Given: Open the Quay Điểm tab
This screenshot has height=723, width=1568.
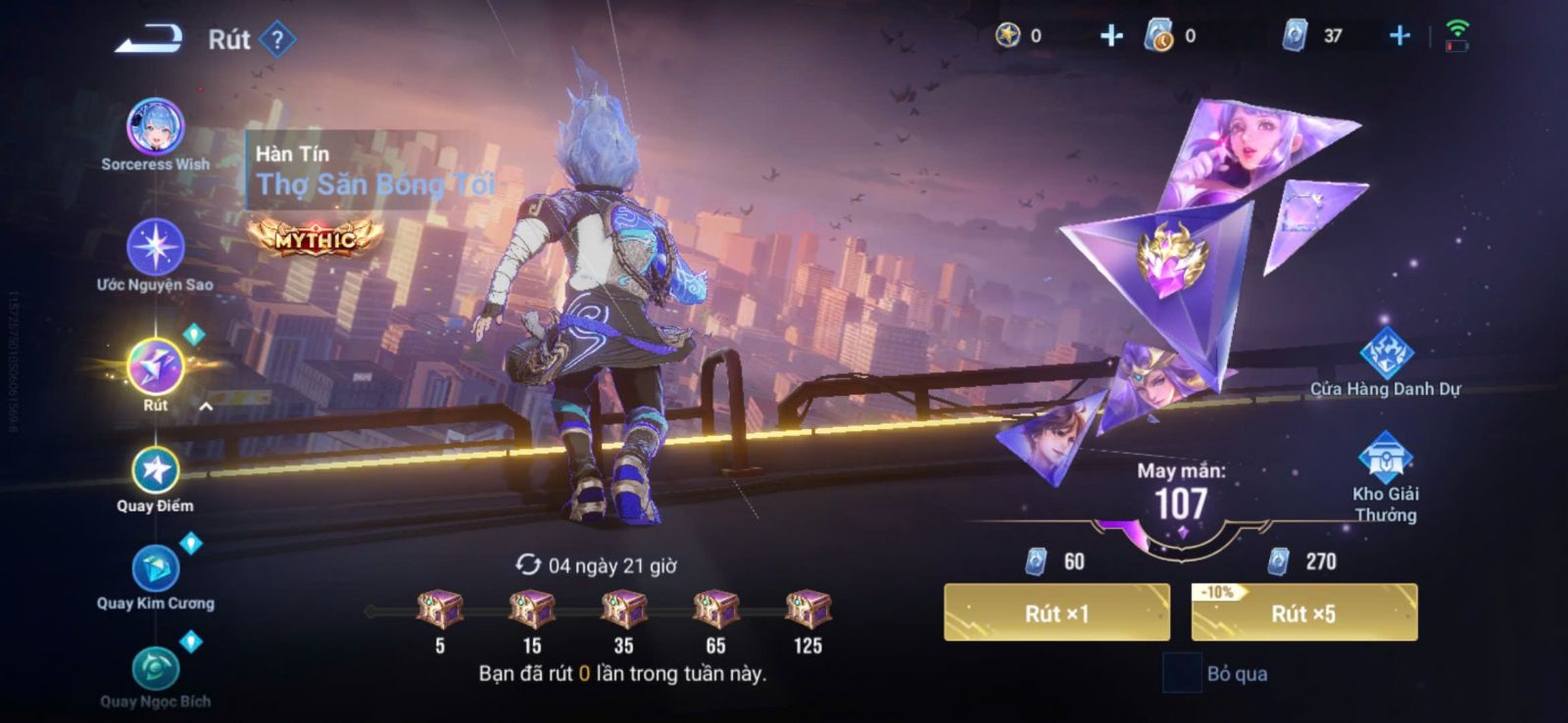Looking at the screenshot, I should click(x=155, y=471).
